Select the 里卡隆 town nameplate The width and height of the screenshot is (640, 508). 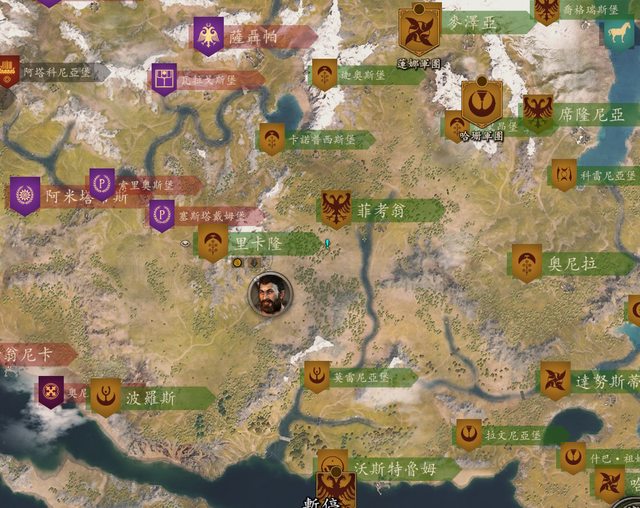point(256,243)
